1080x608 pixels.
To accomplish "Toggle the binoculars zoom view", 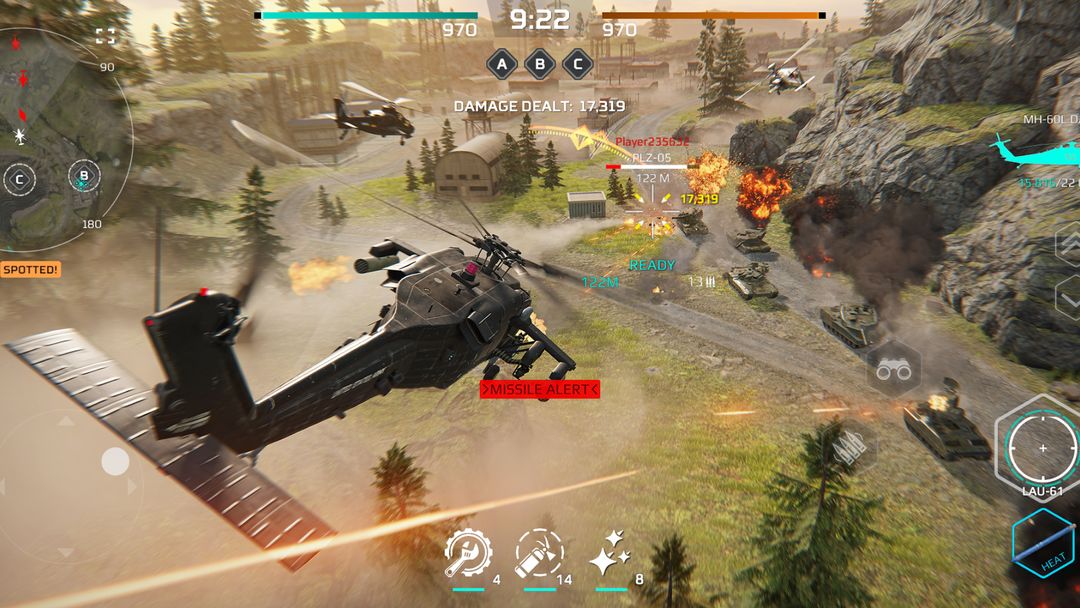I will pyautogui.click(x=893, y=371).
